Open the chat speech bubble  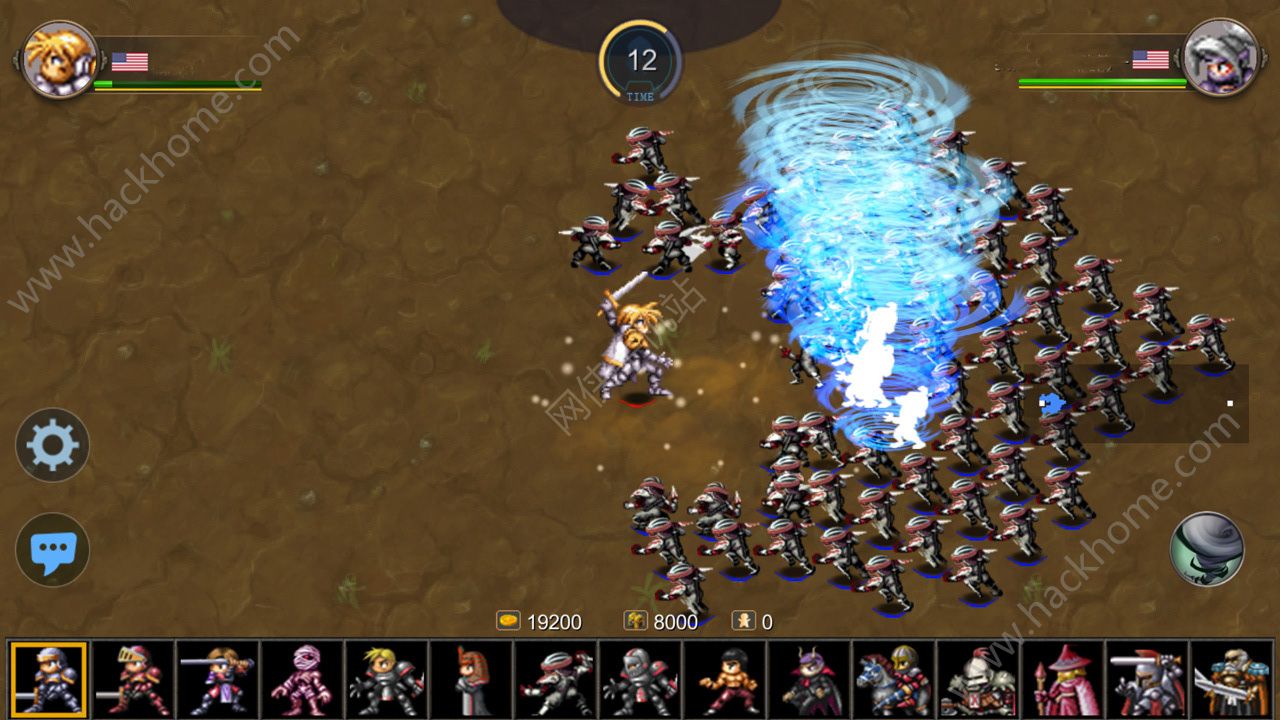click(x=52, y=549)
